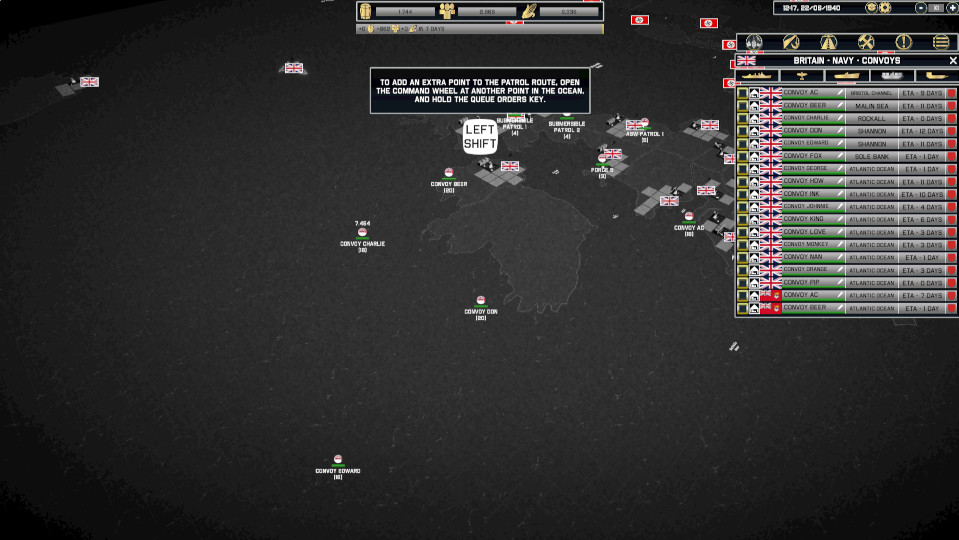The height and width of the screenshot is (540, 959).
Task: Click the red shield on Convoy Monkey row
Action: tap(951, 245)
